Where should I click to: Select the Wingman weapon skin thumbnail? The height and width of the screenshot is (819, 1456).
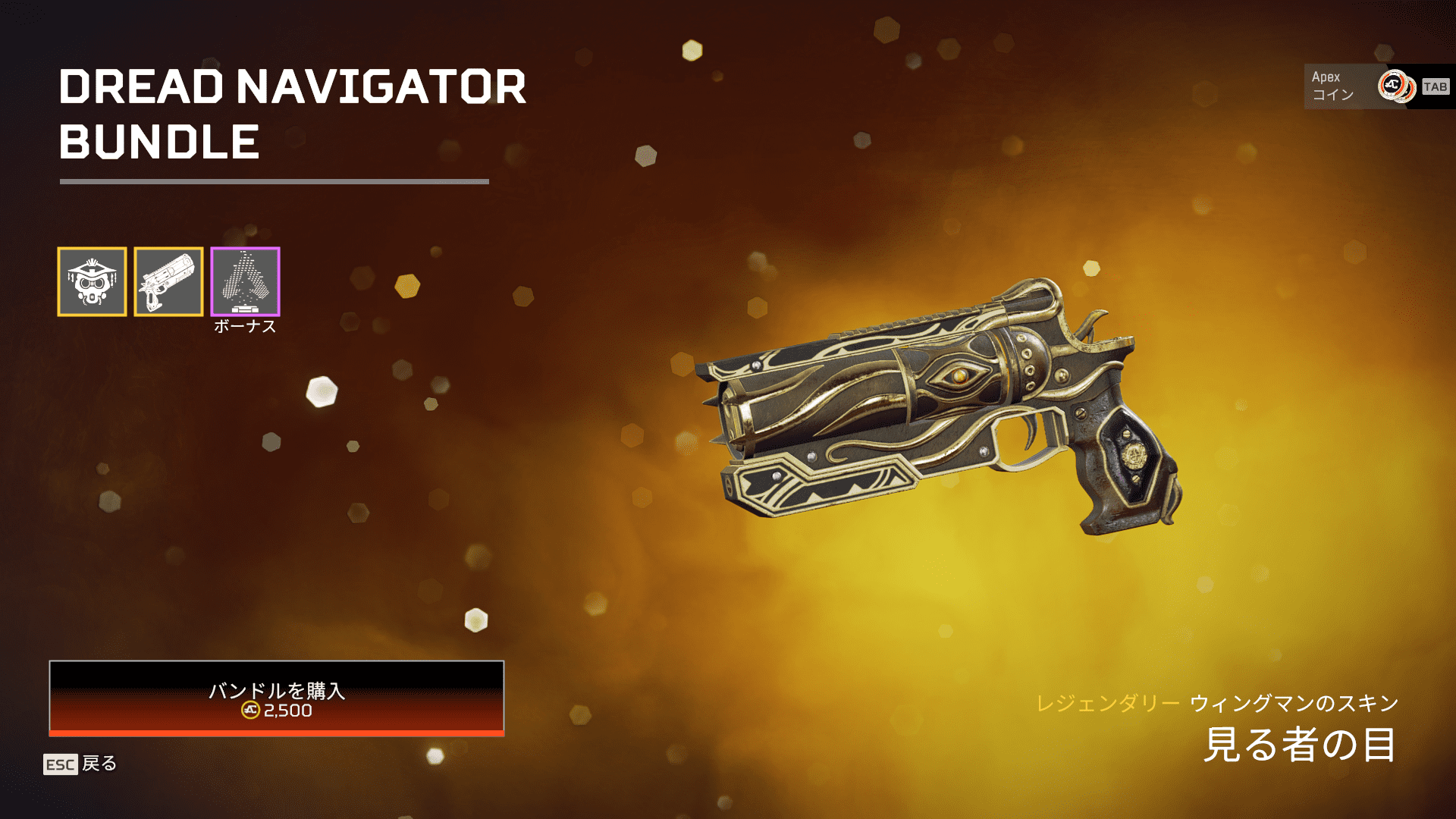pyautogui.click(x=168, y=281)
